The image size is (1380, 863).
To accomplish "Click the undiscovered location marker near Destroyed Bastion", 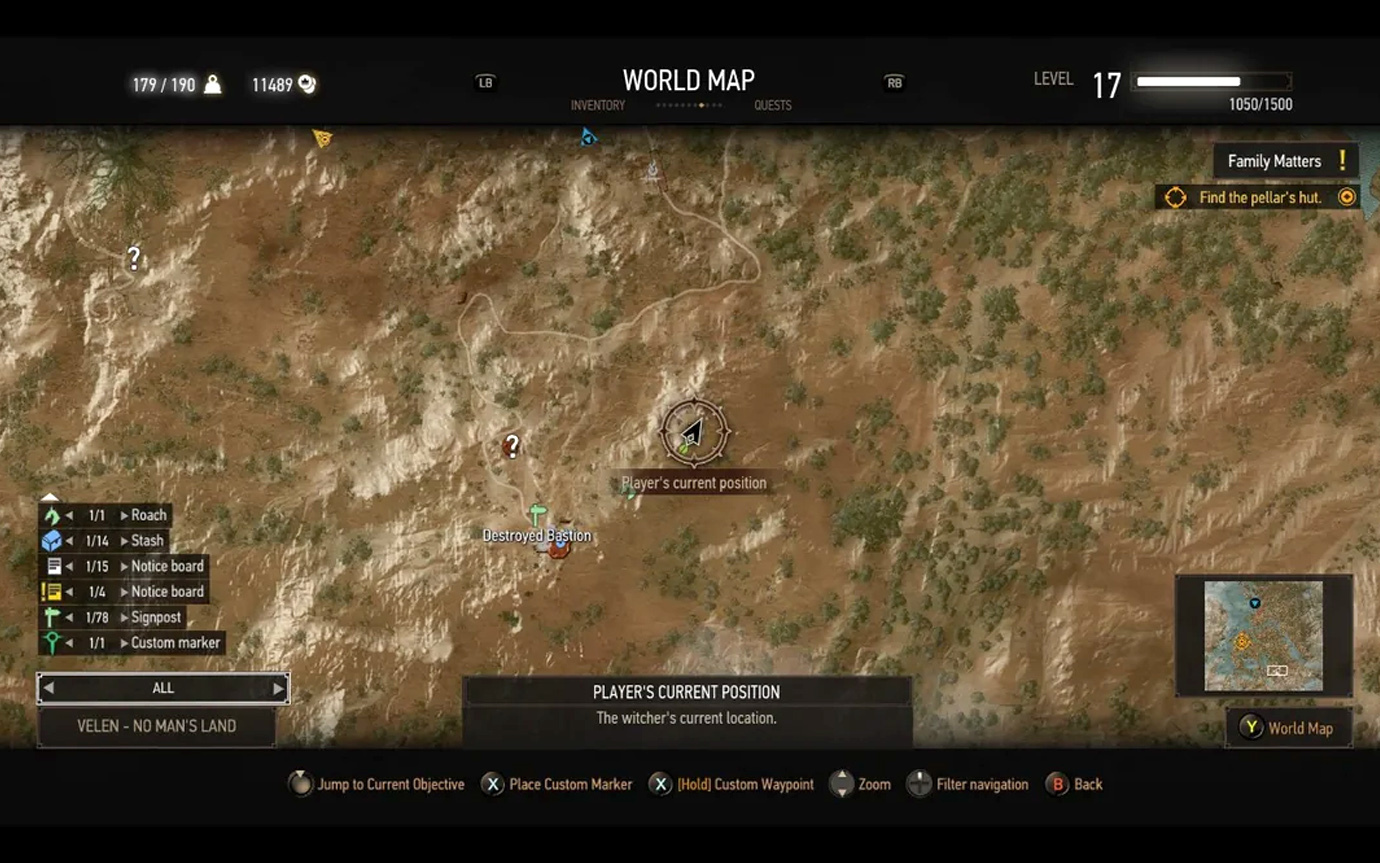I will [512, 446].
